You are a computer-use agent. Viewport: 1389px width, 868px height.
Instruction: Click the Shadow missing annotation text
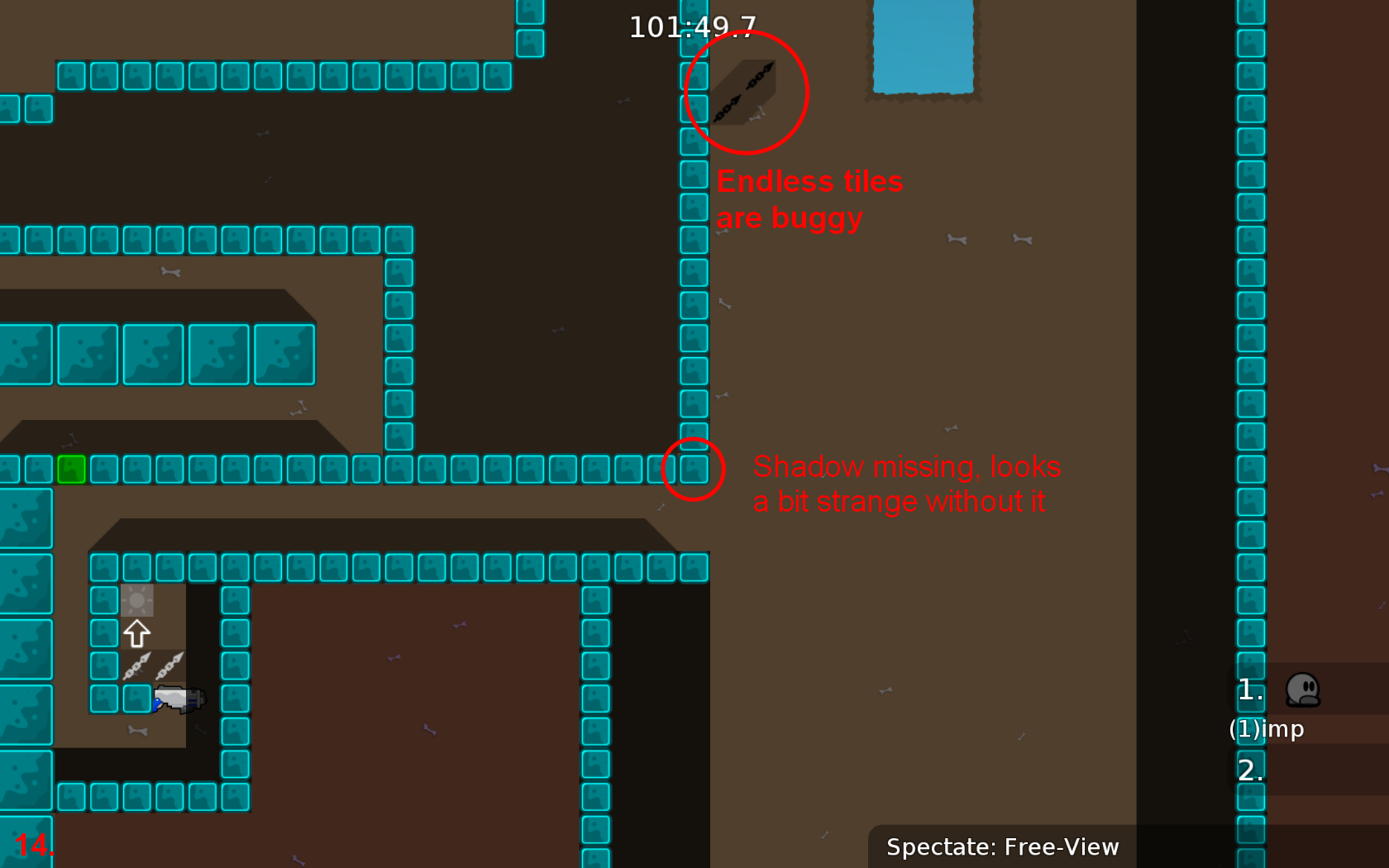[907, 484]
